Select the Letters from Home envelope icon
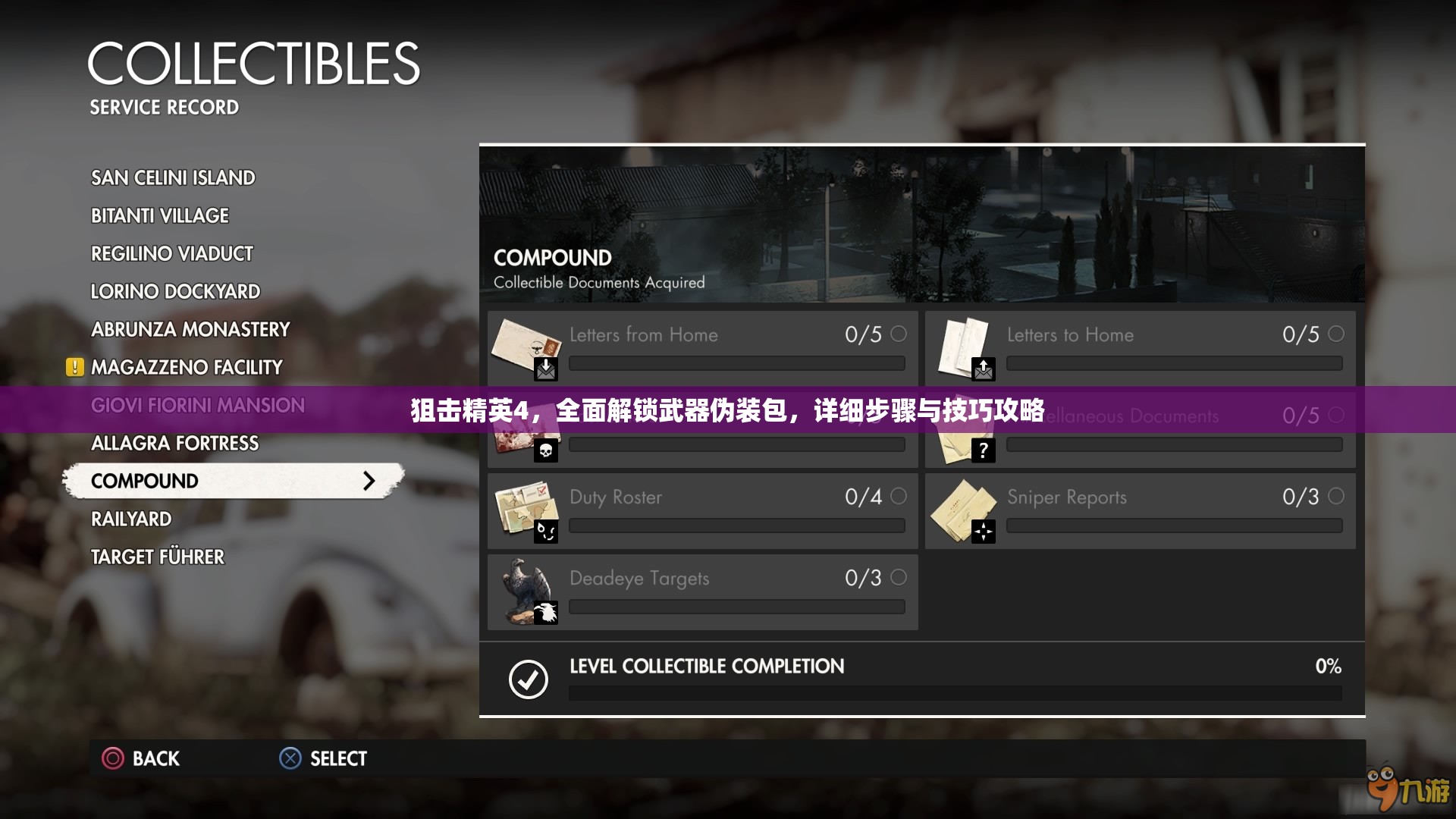The height and width of the screenshot is (819, 1456). click(525, 345)
